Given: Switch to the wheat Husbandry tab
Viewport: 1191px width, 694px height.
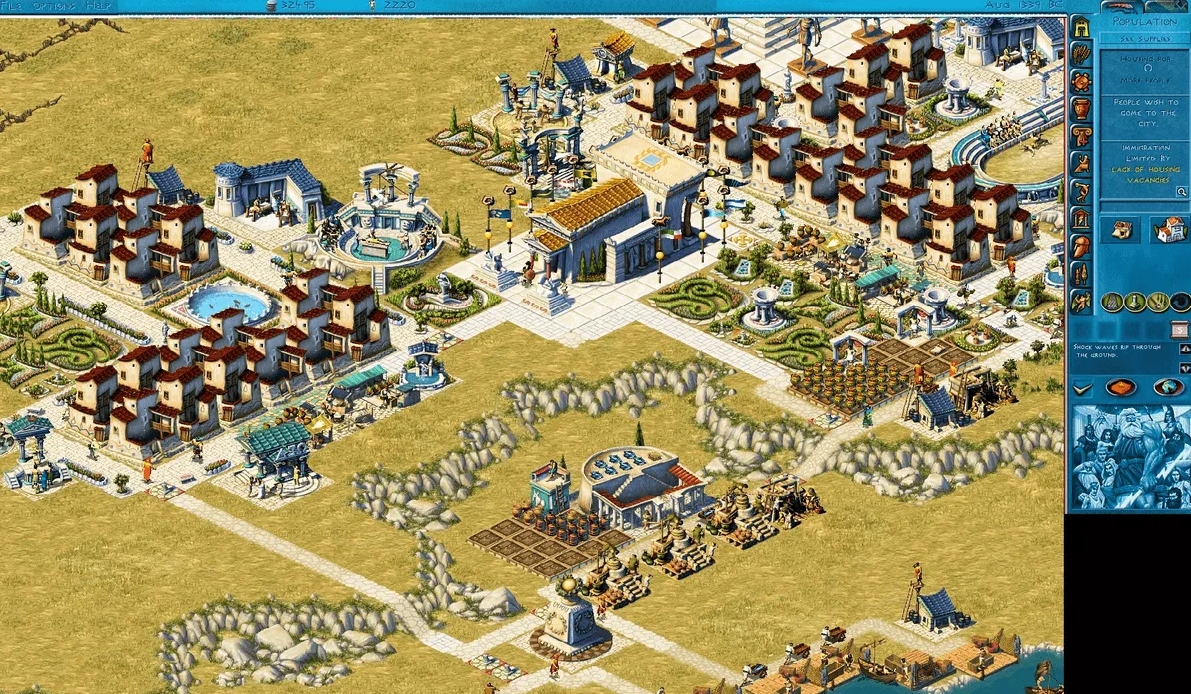Looking at the screenshot, I should [x=1081, y=55].
